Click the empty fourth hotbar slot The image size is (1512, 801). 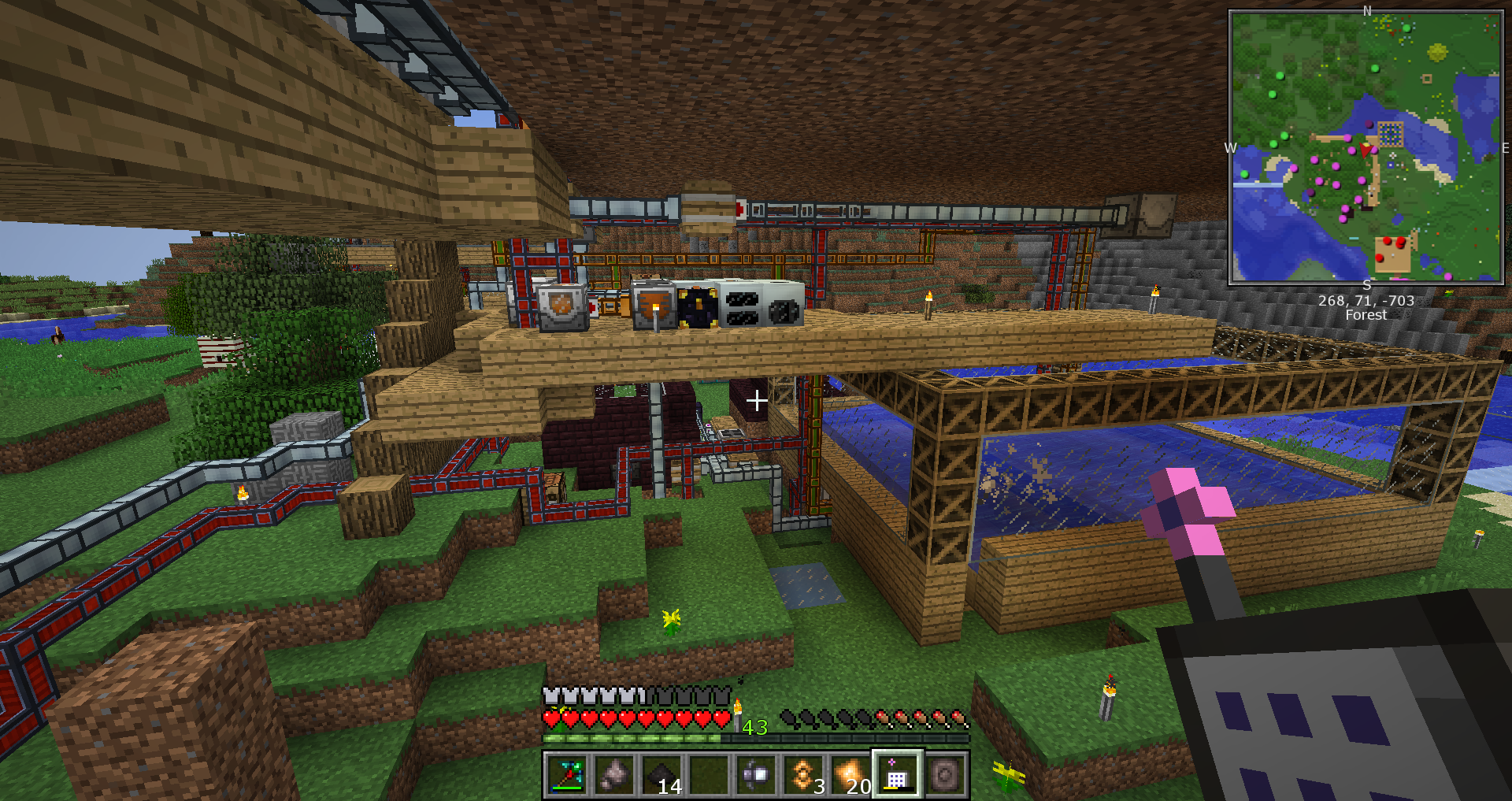[x=710, y=773]
